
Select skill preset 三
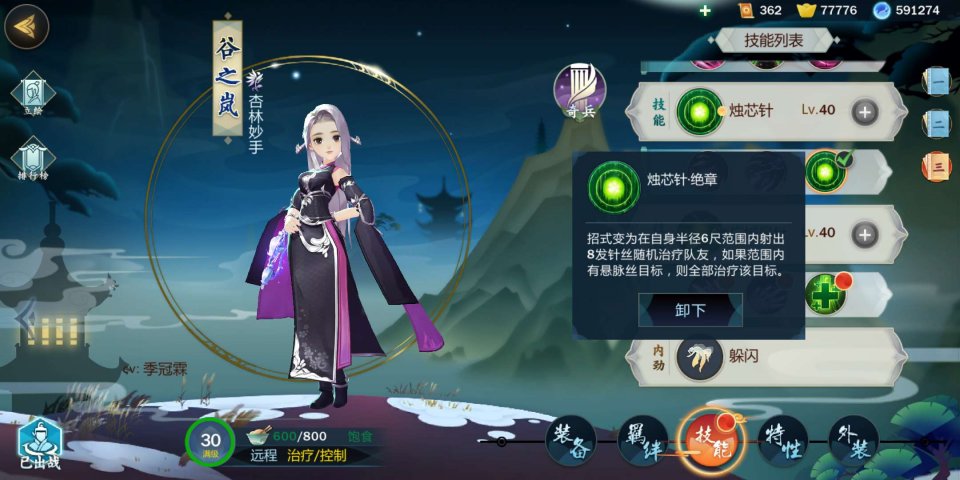938,166
